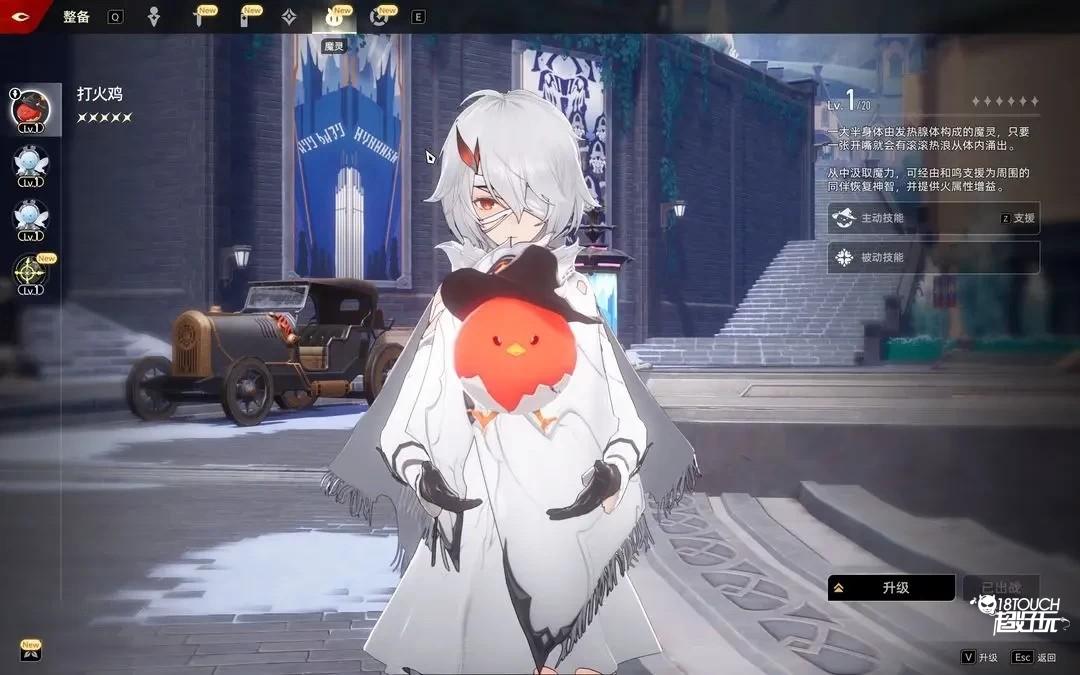Viewport: 1080px width, 675px height.
Task: Open the circular emblem tab marked New
Action: (378, 17)
